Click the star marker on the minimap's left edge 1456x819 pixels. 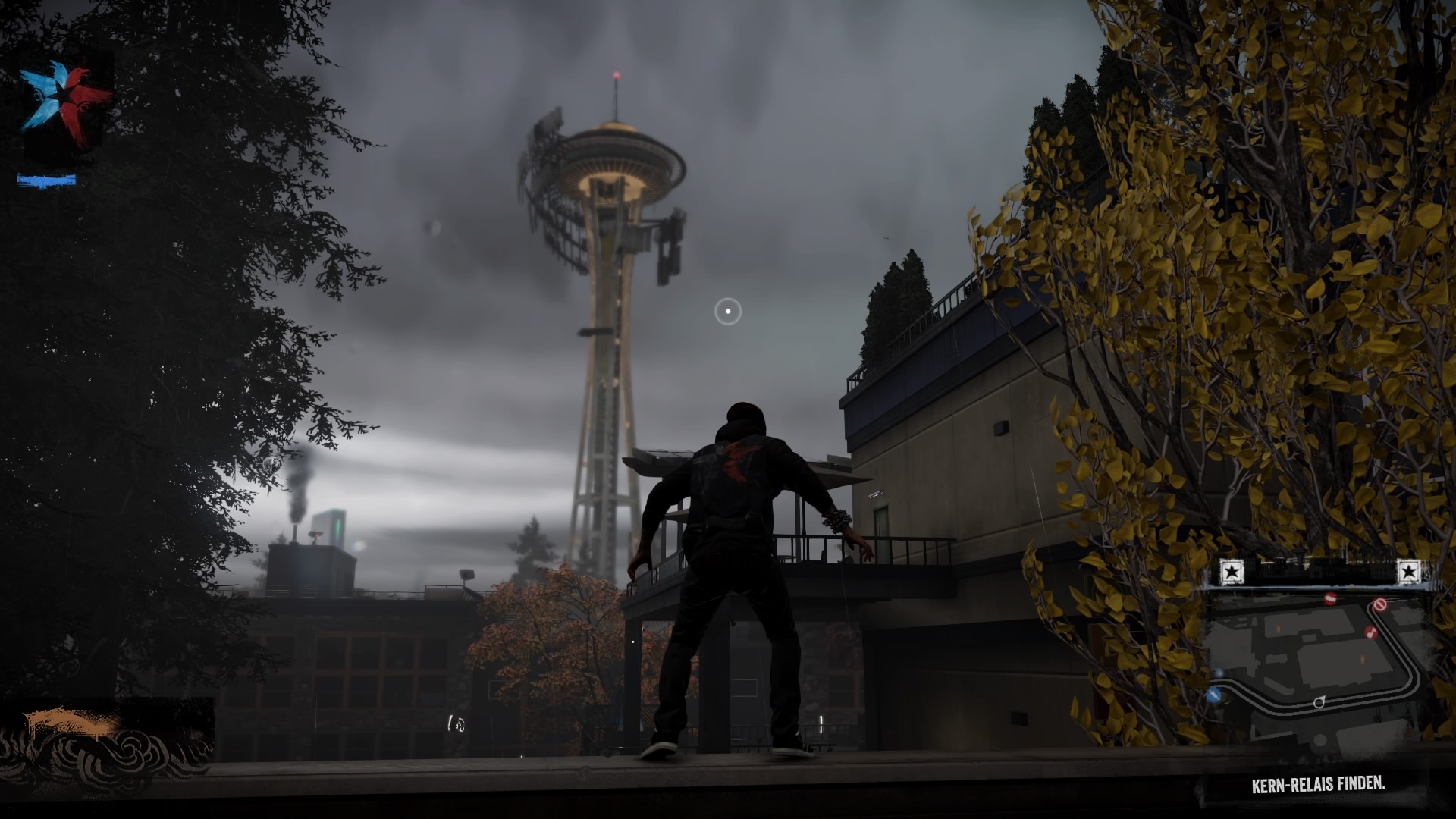click(x=1232, y=571)
